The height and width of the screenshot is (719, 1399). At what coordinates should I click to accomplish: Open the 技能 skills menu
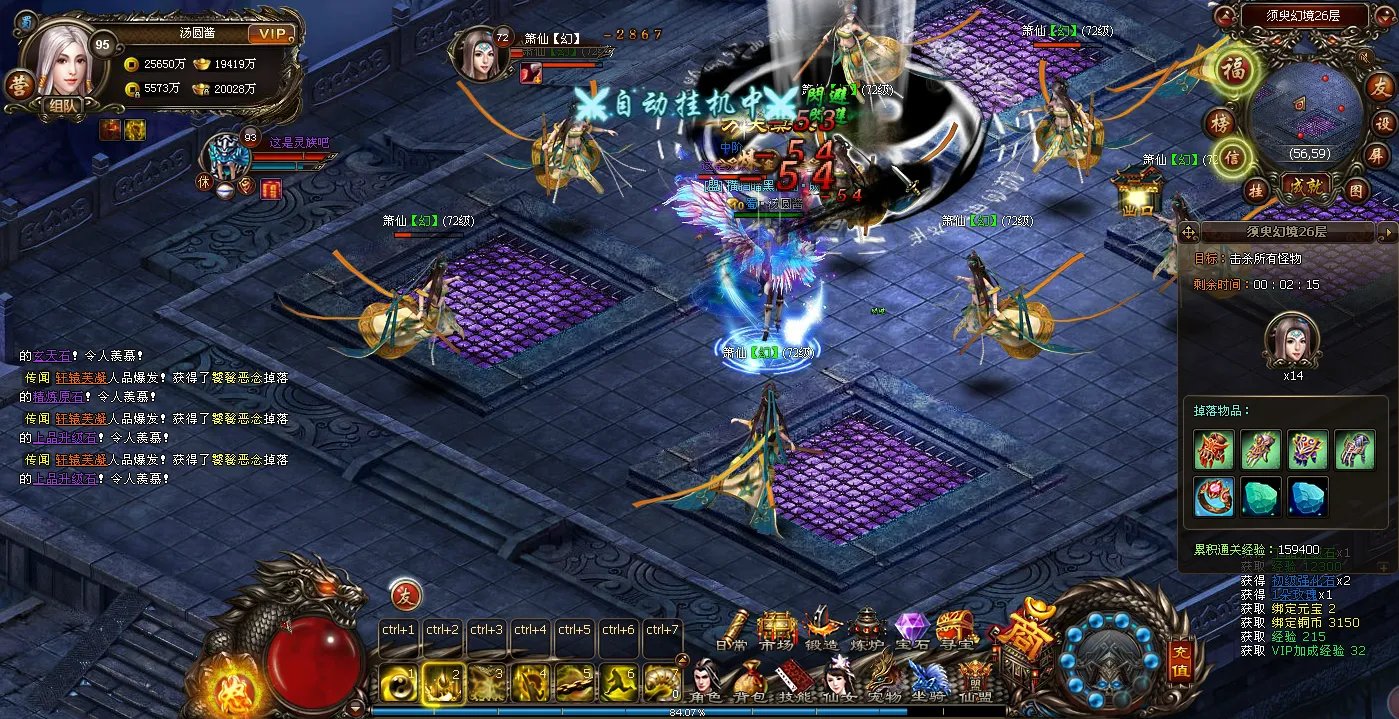pyautogui.click(x=793, y=682)
